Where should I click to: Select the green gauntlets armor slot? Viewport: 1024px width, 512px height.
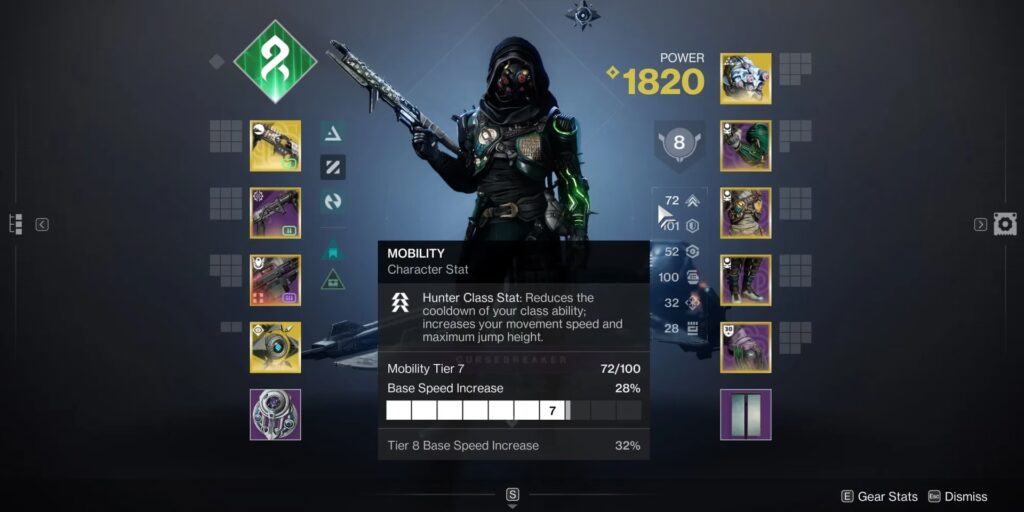(746, 146)
